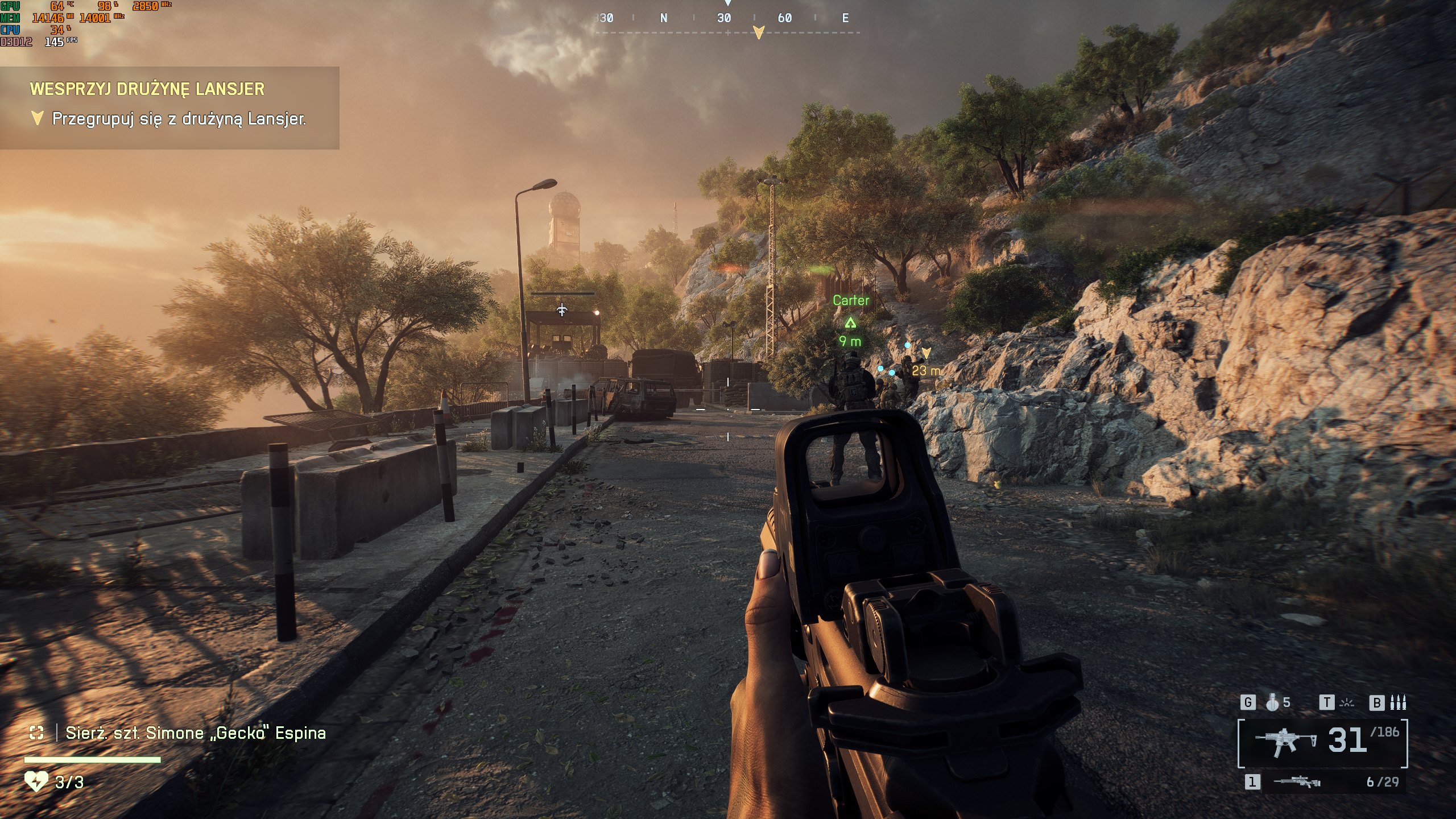Click the squad icon beside Gecko Espina
Screen dimensions: 1456x819
[x=36, y=733]
